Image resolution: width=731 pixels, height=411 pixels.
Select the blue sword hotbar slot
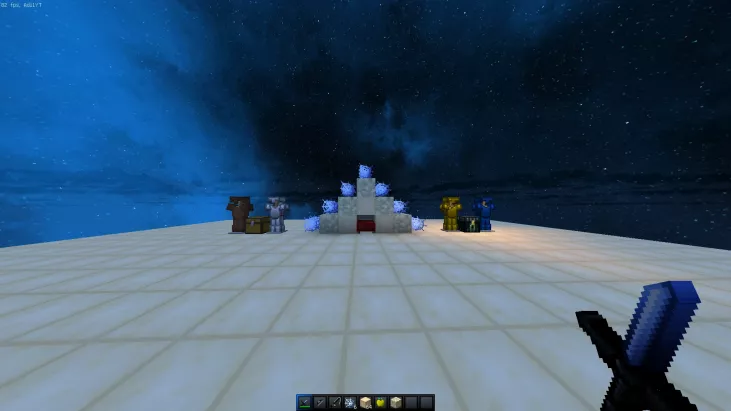click(304, 402)
